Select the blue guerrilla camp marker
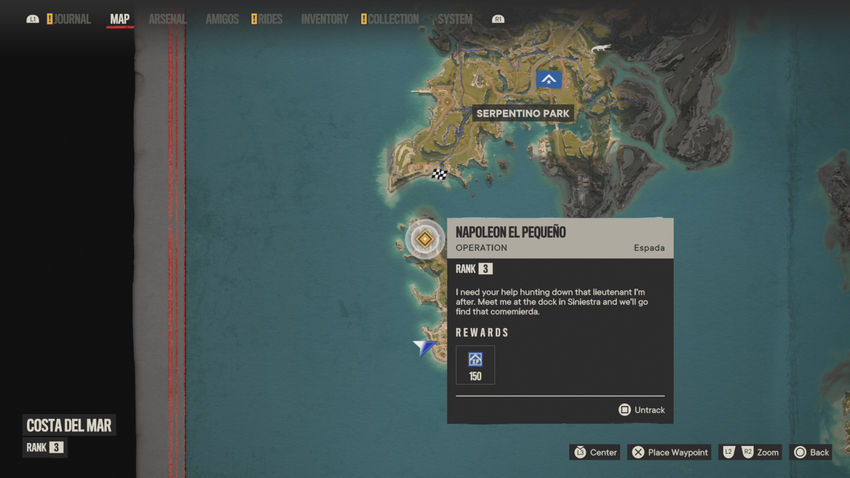The width and height of the screenshot is (850, 478). tap(548, 78)
